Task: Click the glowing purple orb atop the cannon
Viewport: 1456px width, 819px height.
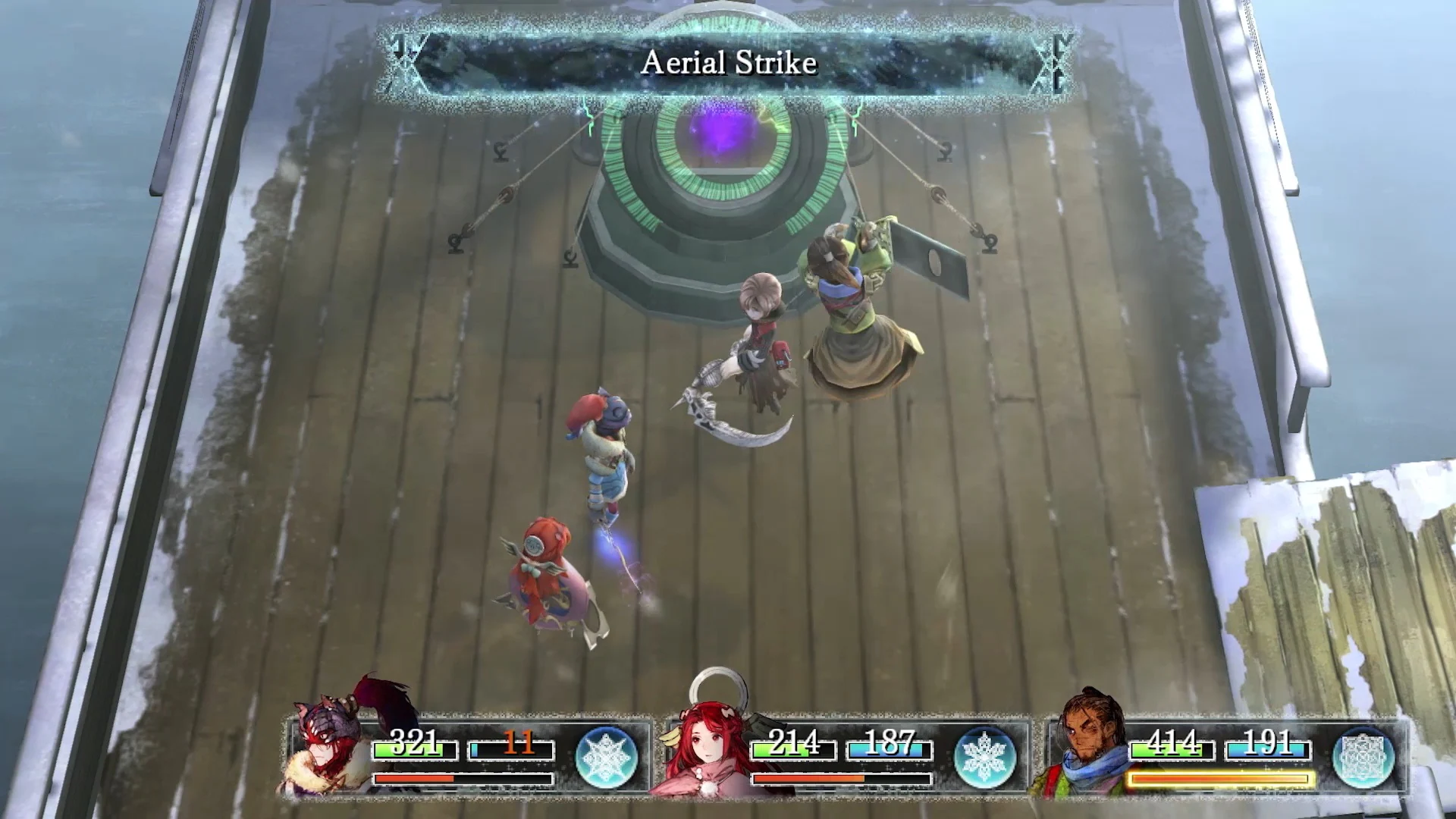Action: [x=724, y=133]
